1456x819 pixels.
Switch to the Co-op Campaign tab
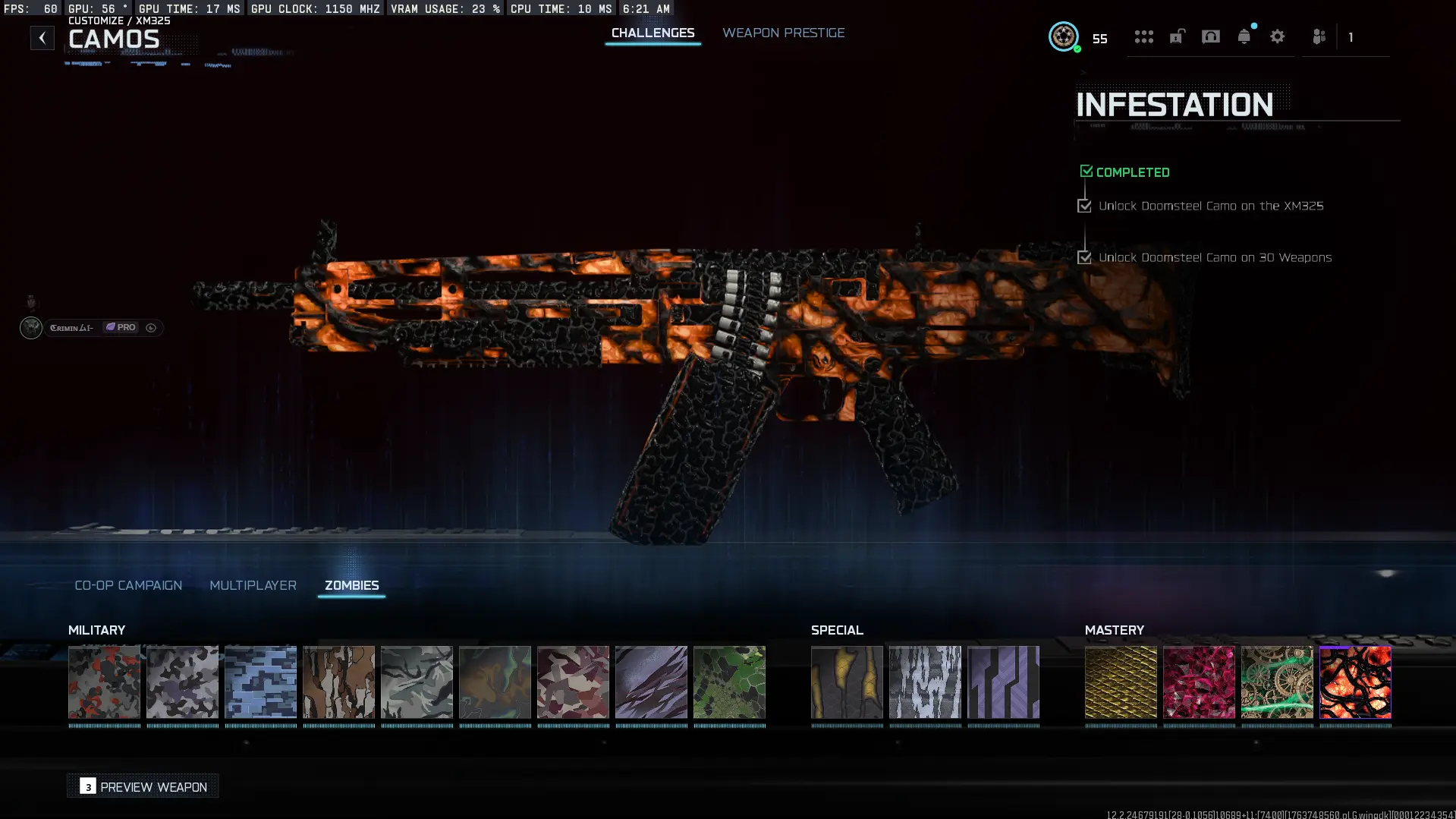pos(127,585)
